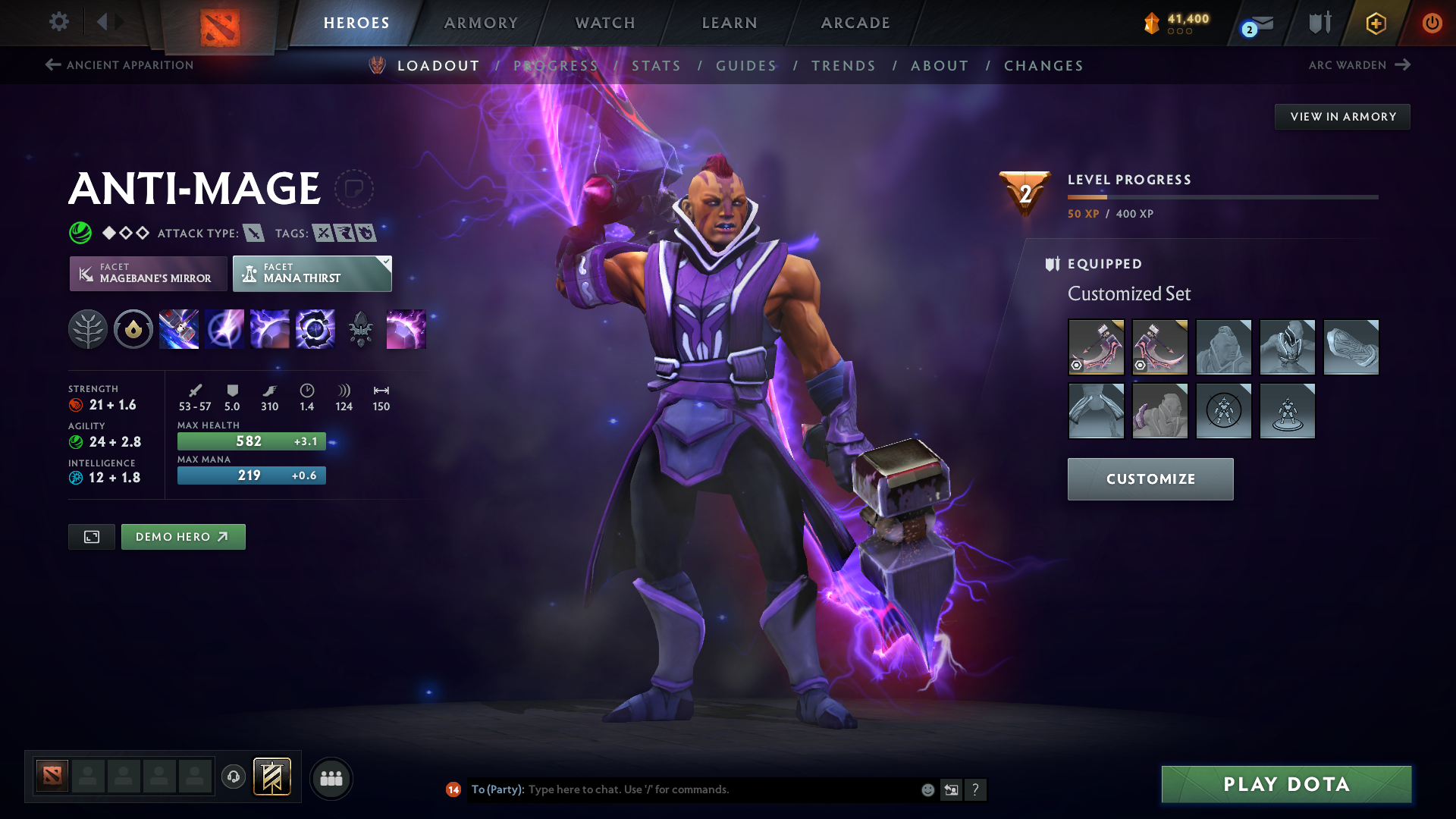Click the CUSTOMIZE button
Image resolution: width=1456 pixels, height=819 pixels.
coord(1150,479)
